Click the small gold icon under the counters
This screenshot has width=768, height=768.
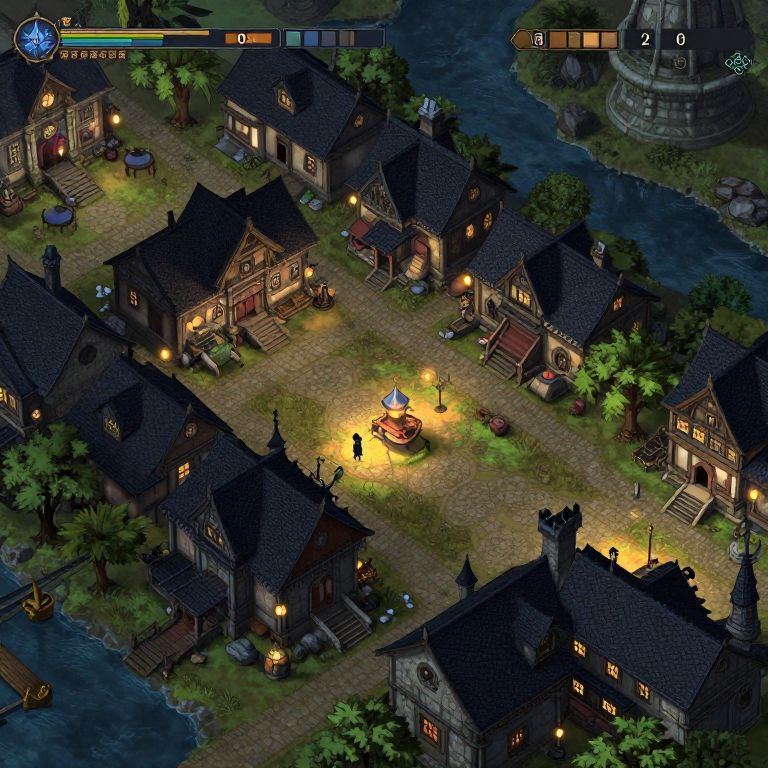[x=680, y=62]
